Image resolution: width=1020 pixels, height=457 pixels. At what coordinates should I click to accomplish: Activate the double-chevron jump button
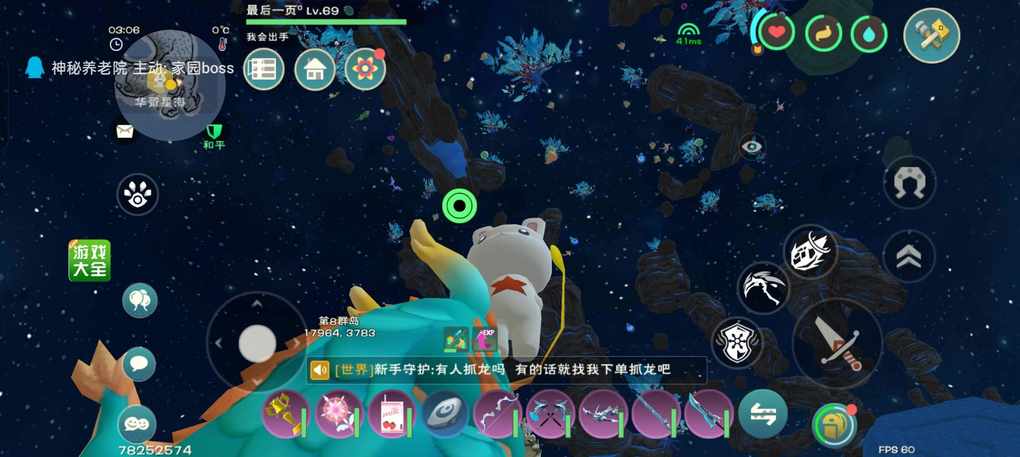[x=909, y=258]
